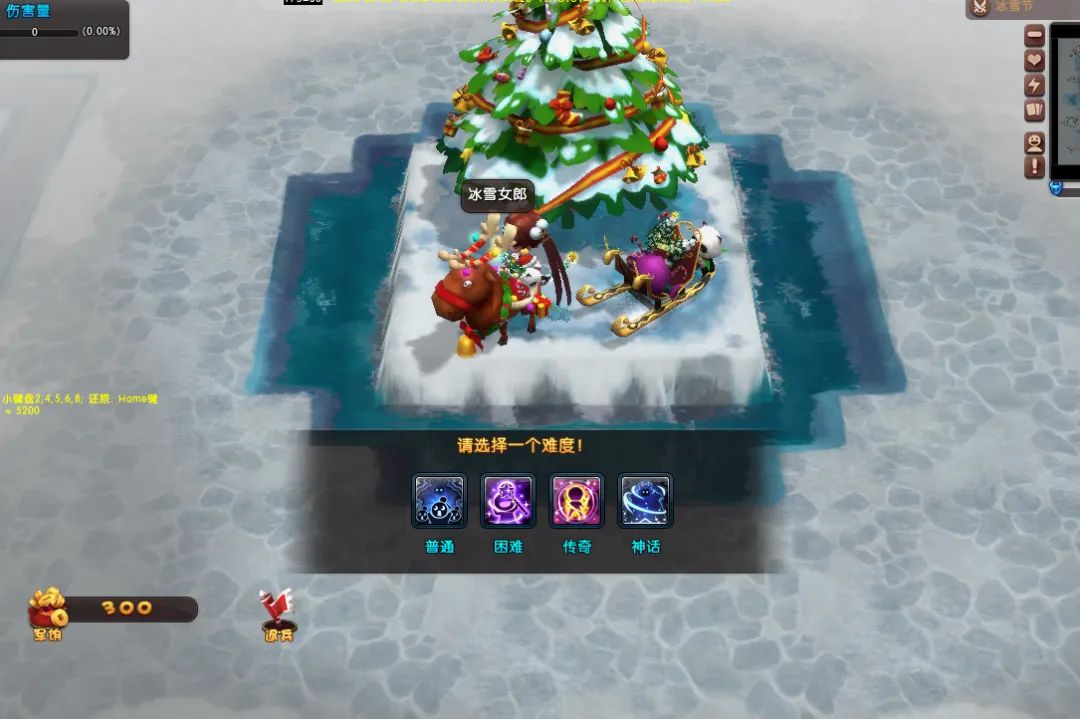The image size is (1080, 719).
Task: Activate the lightning bolt icon button
Action: (1035, 86)
